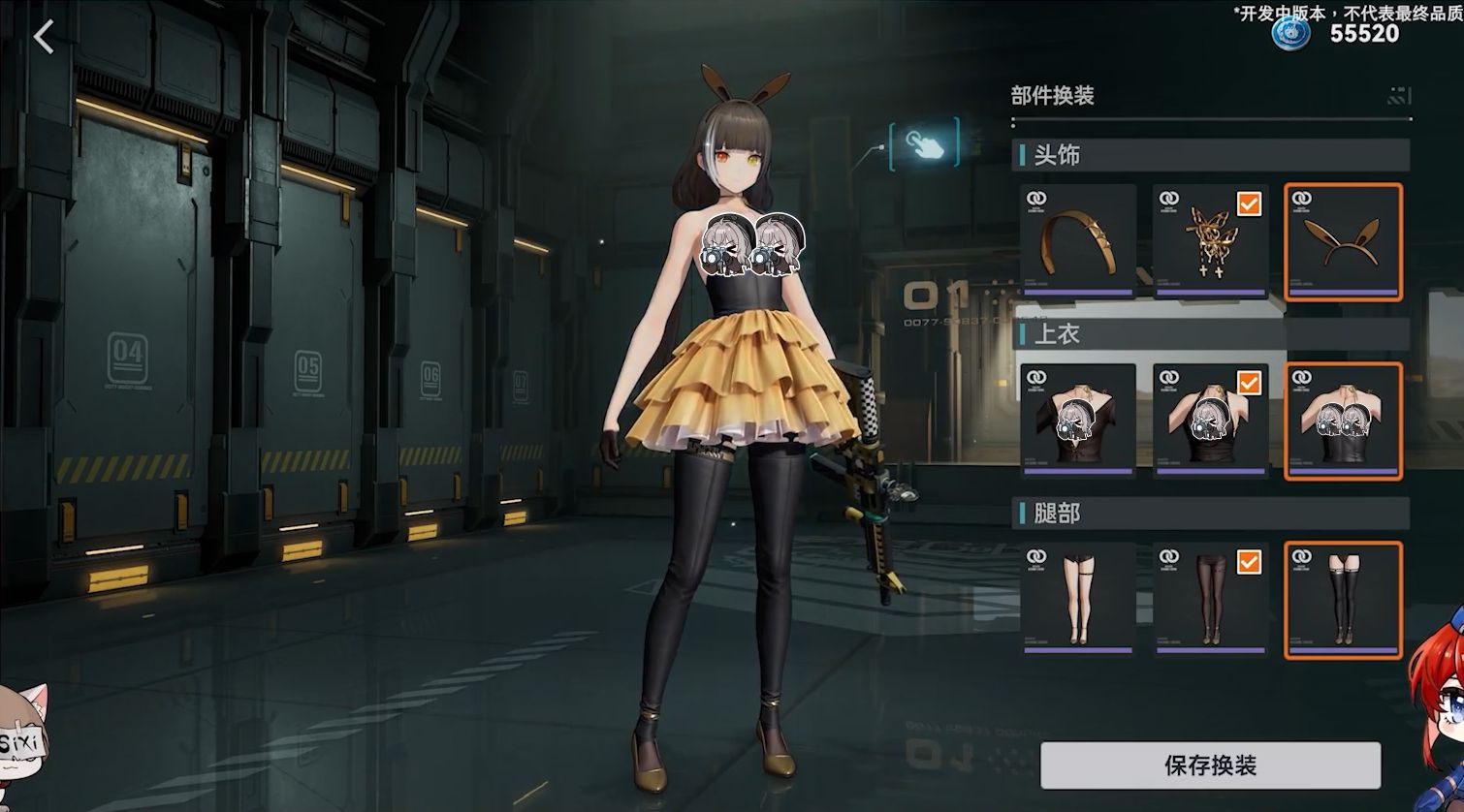Click the icon right of 部件换装 title

coord(1399,95)
